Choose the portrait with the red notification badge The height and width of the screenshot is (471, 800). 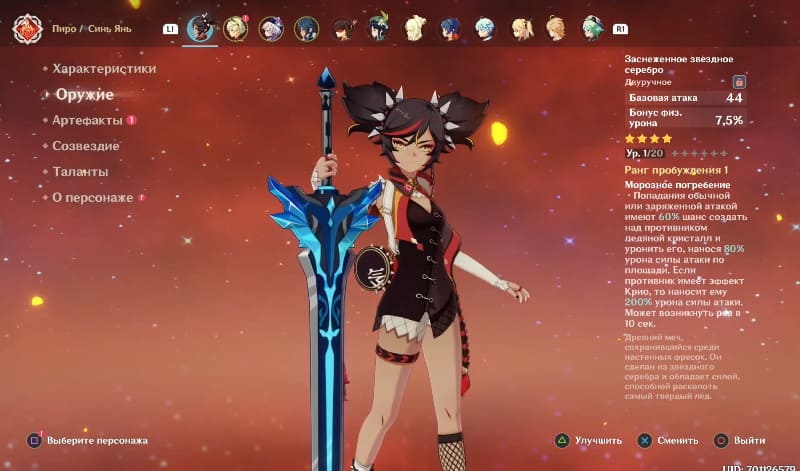[x=236, y=28]
